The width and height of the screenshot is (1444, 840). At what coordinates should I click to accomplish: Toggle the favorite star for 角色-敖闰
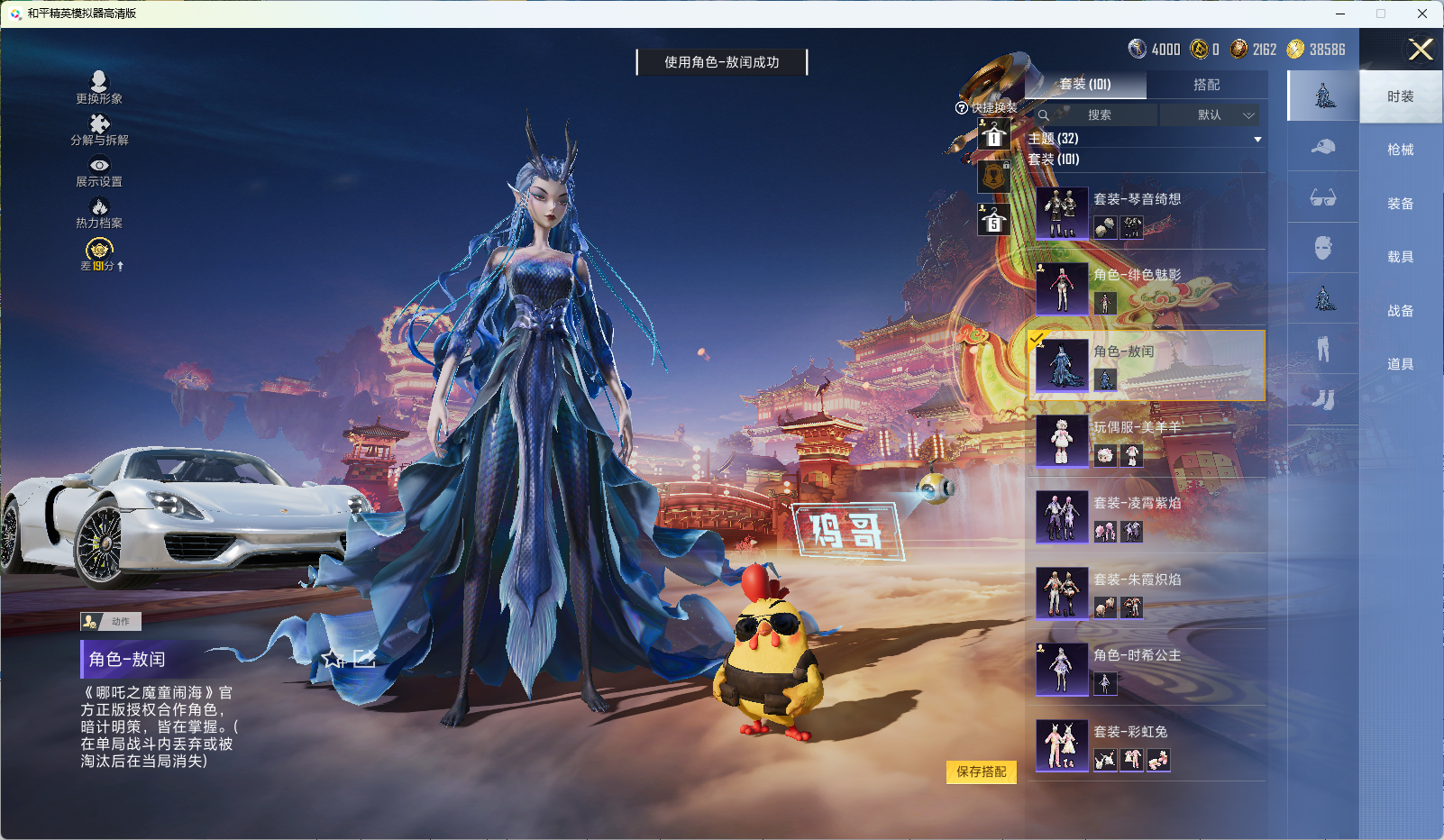click(333, 659)
